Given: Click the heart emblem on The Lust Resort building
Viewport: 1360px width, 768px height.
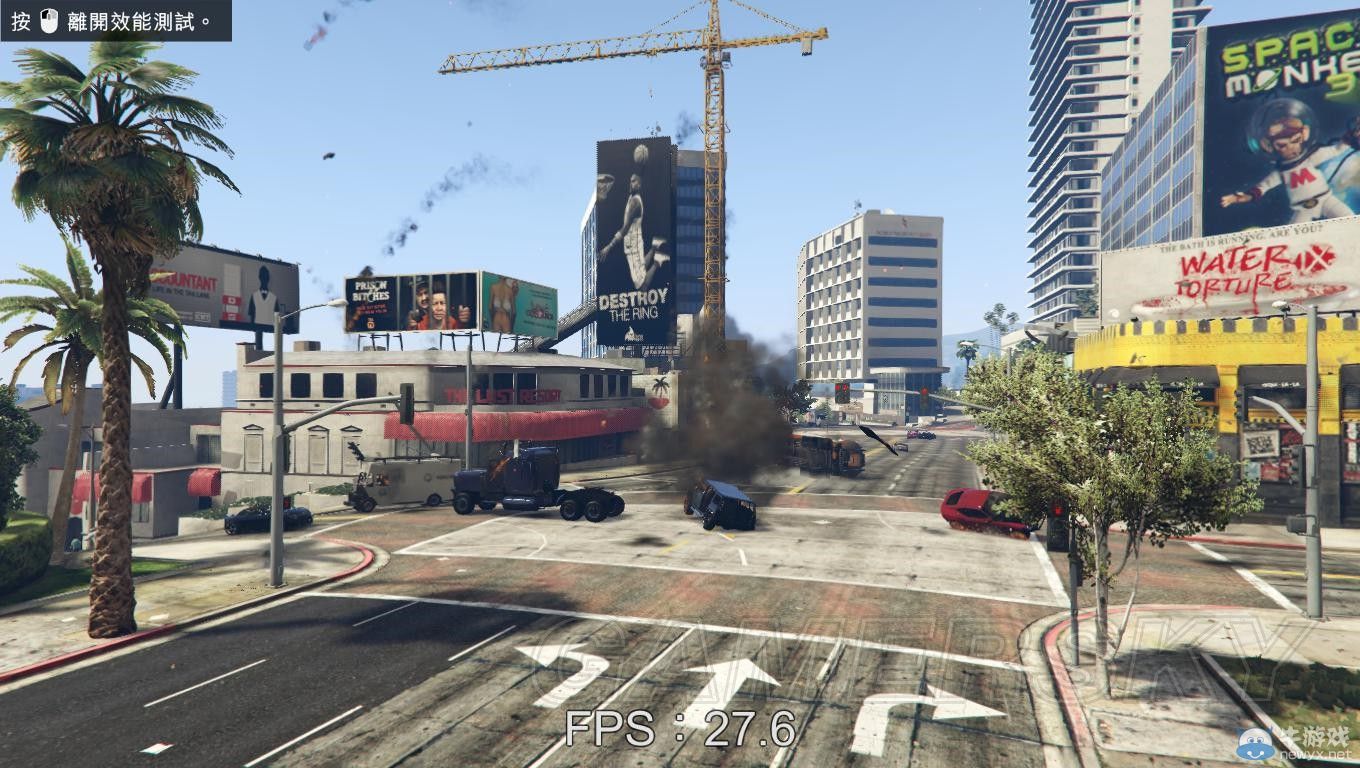Looking at the screenshot, I should [660, 402].
